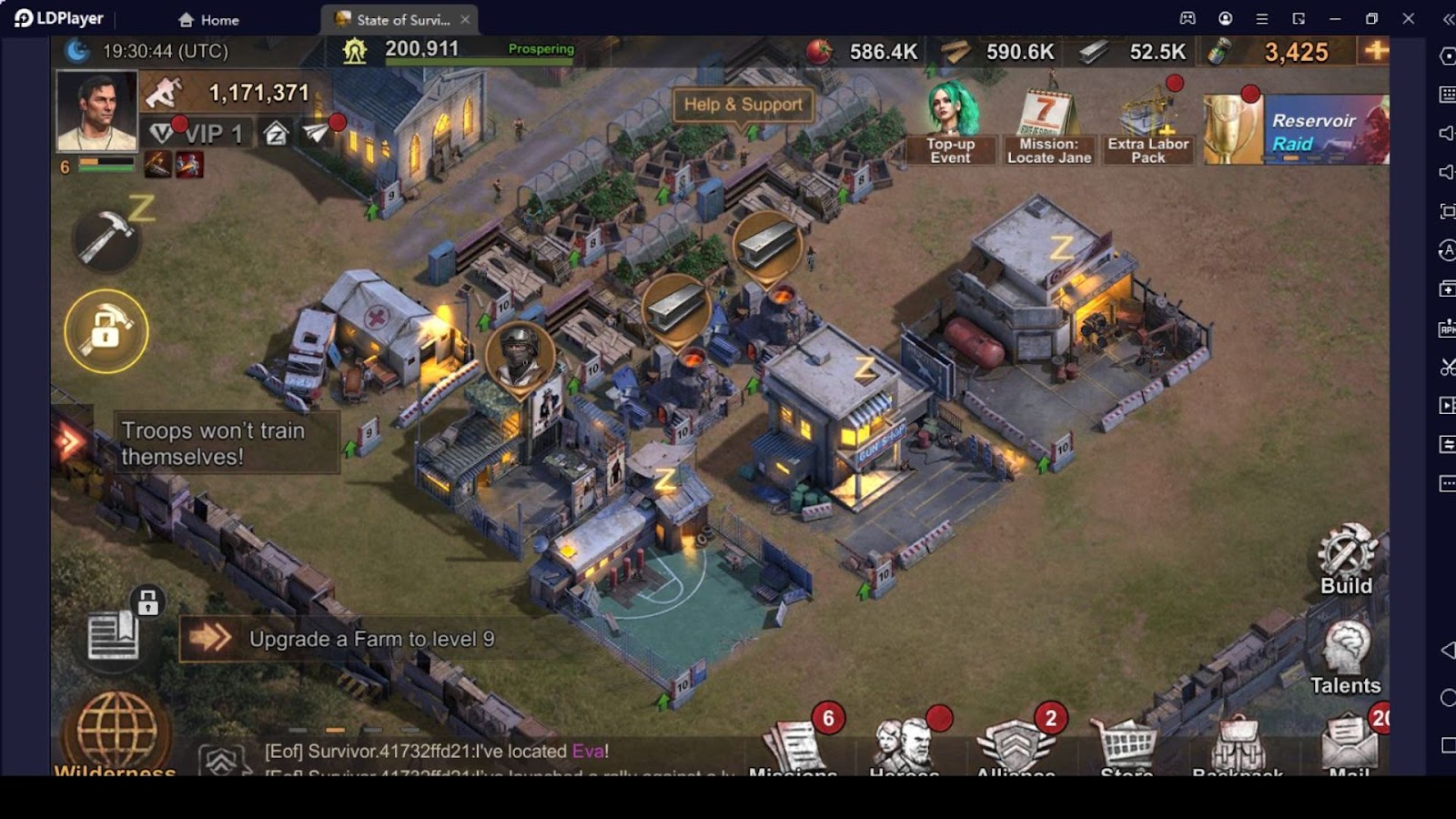
Task: Open the Talents menu
Action: (1345, 657)
